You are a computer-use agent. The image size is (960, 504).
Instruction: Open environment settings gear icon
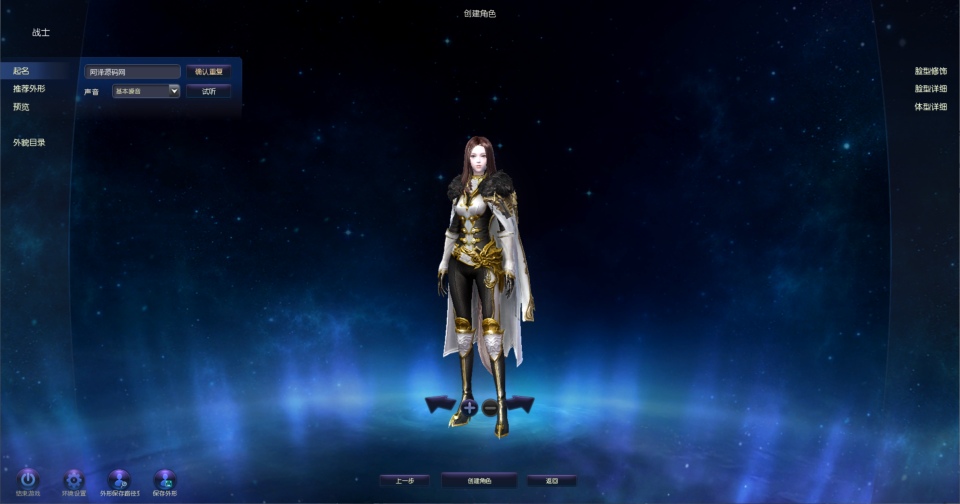coord(74,480)
